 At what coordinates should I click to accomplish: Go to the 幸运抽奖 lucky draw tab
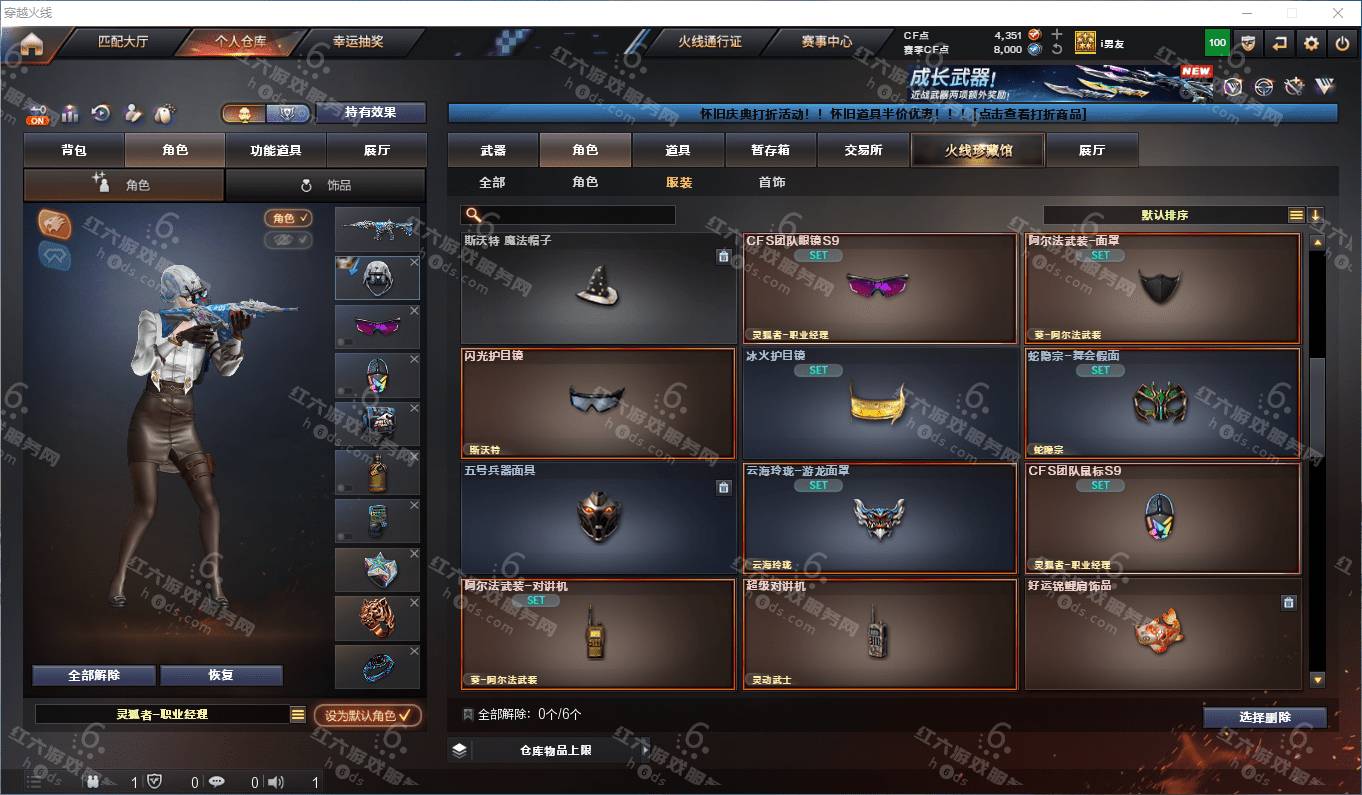pyautogui.click(x=357, y=42)
